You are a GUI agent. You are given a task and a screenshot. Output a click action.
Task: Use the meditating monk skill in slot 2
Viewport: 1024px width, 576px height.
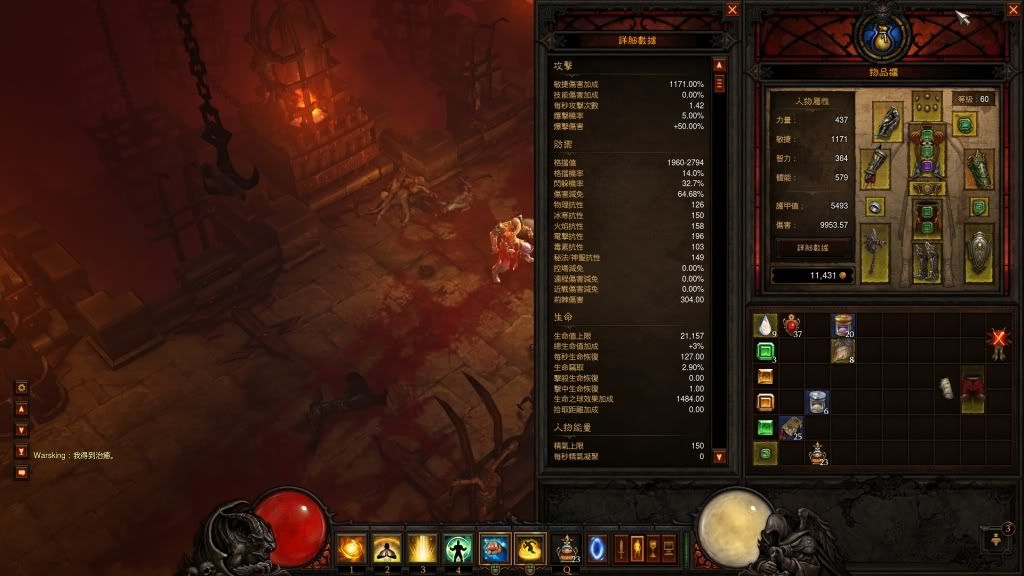click(x=387, y=548)
